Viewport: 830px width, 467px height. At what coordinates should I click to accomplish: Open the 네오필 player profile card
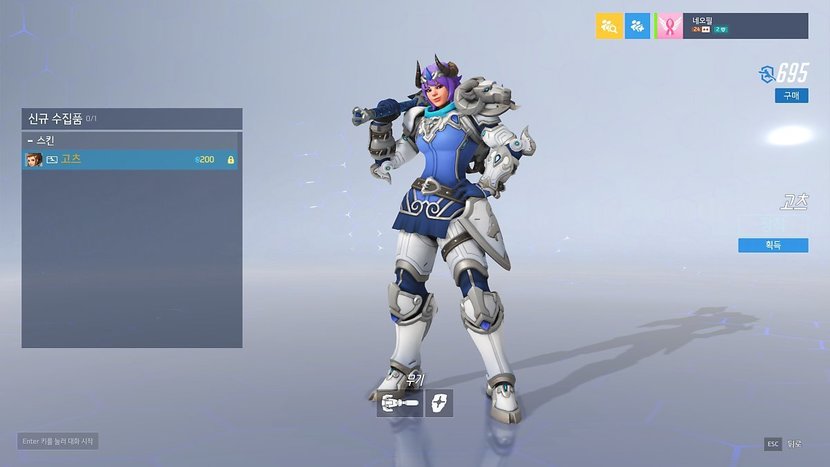click(732, 26)
